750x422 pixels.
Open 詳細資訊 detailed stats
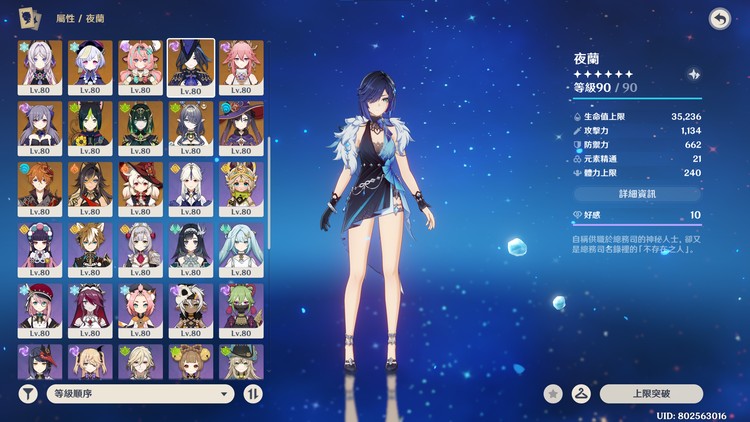click(x=637, y=192)
